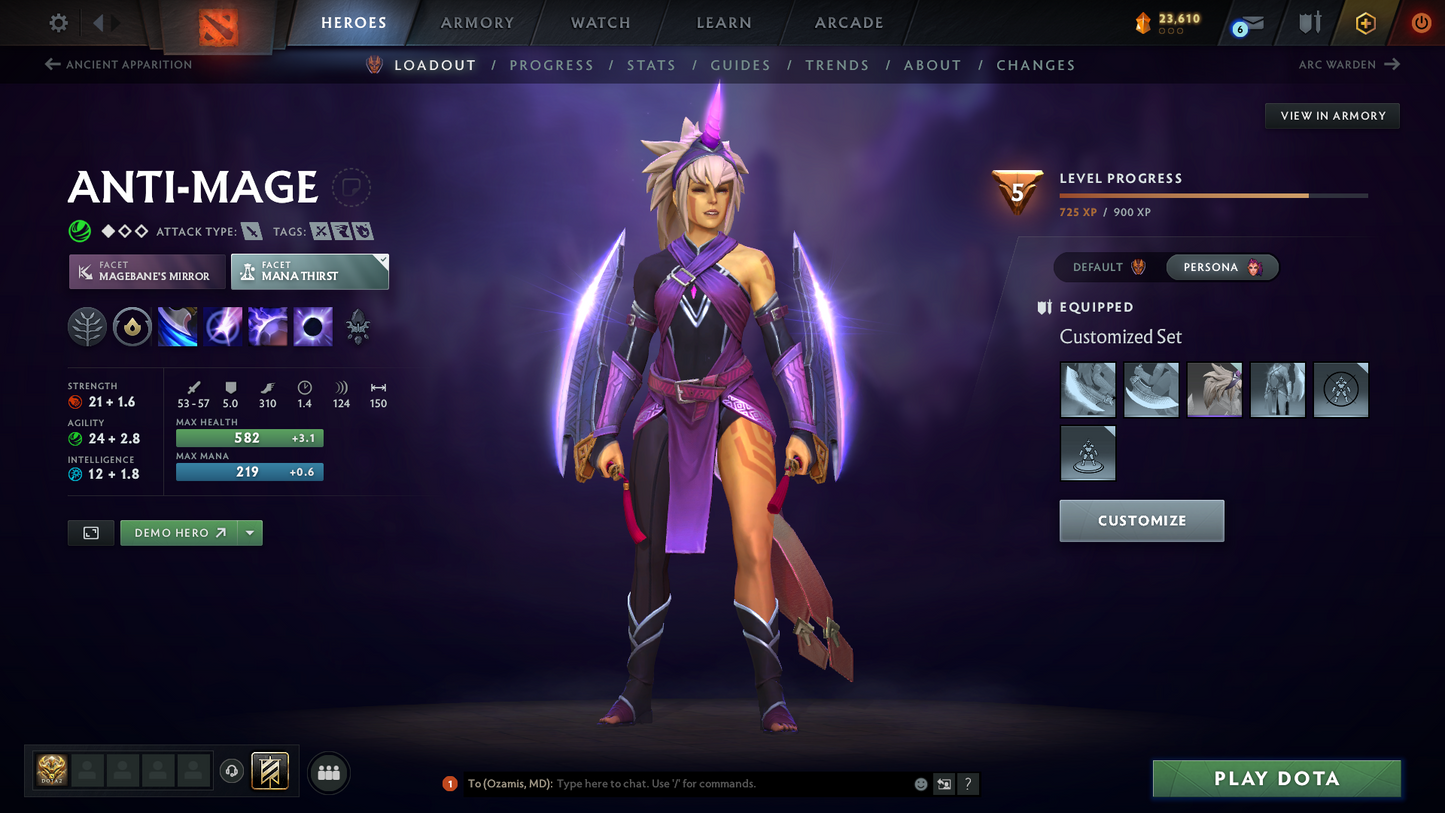The image size is (1445, 813).
Task: Click the innate ability droplet icon
Action: (132, 326)
